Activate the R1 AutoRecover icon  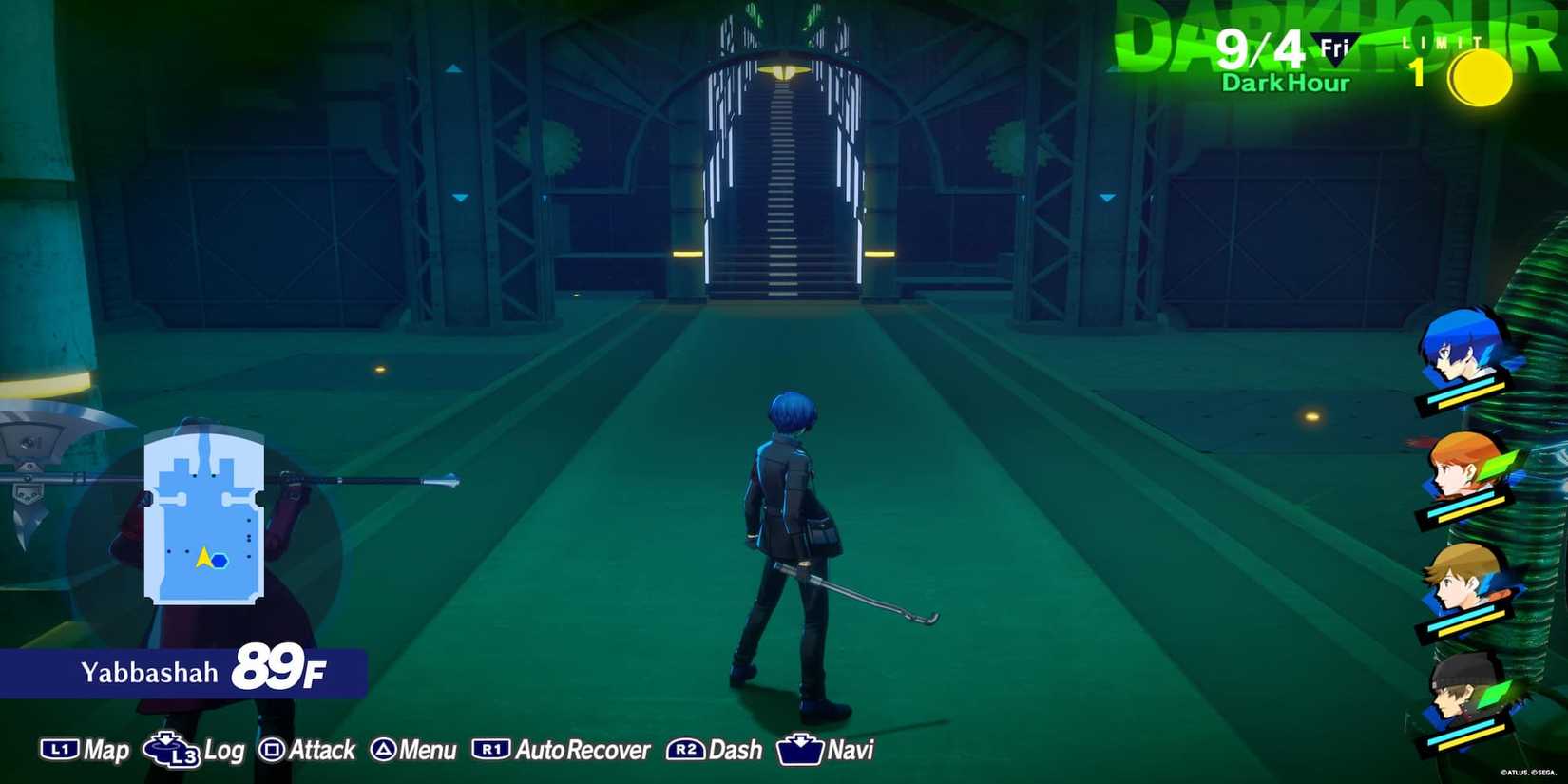click(x=490, y=750)
